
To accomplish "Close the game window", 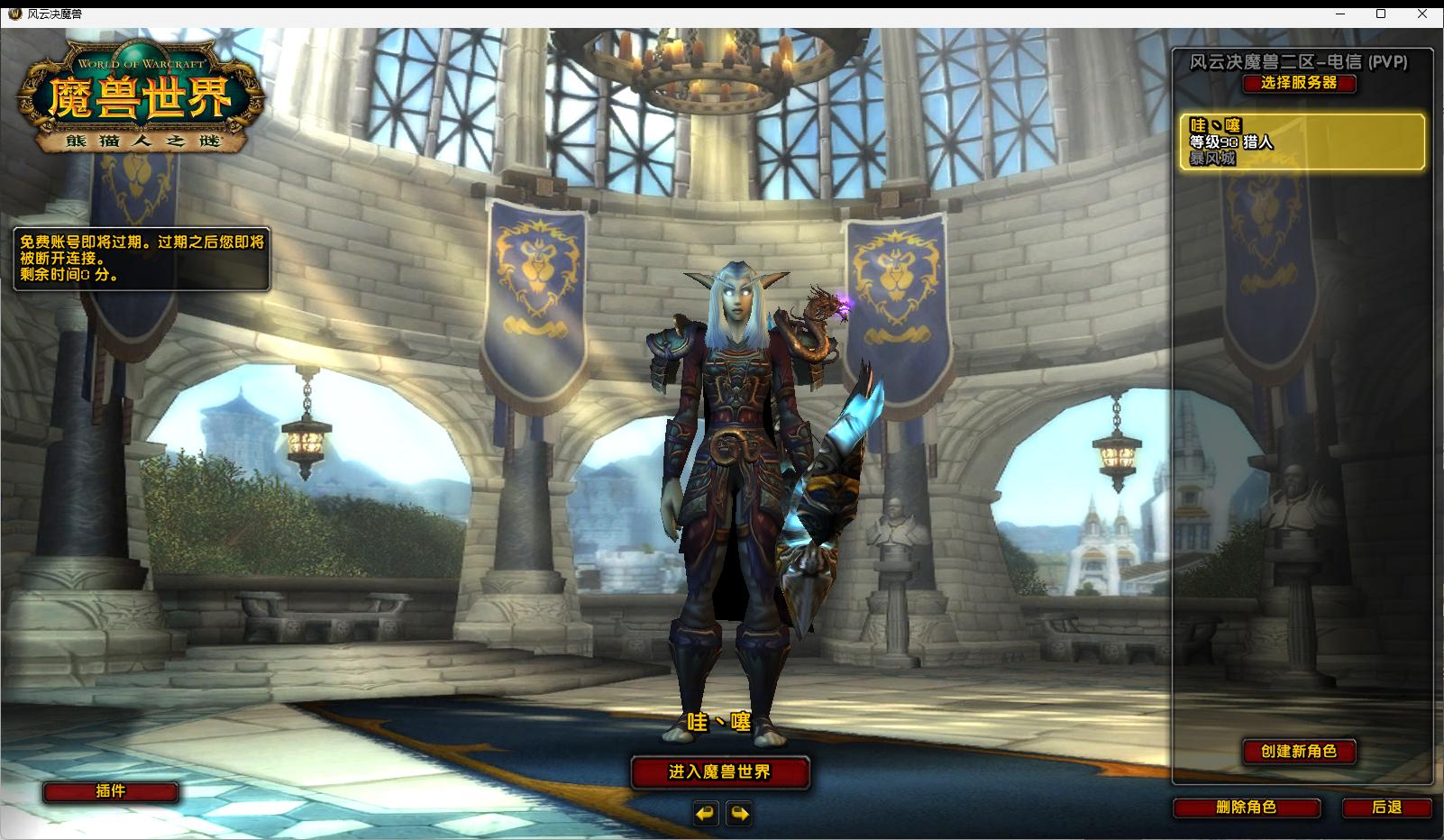I will 1423,14.
